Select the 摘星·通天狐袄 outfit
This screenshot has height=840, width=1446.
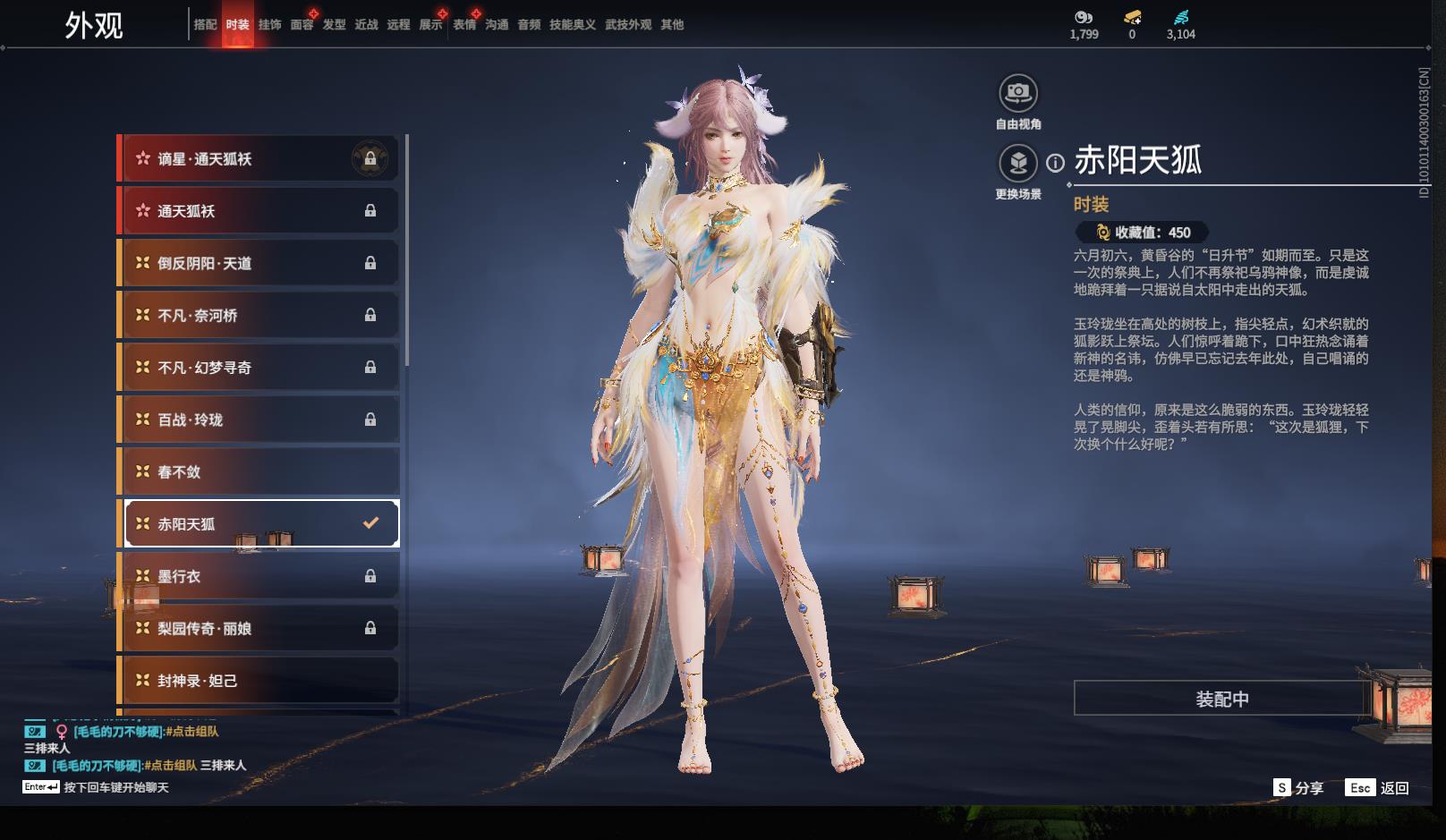[259, 159]
